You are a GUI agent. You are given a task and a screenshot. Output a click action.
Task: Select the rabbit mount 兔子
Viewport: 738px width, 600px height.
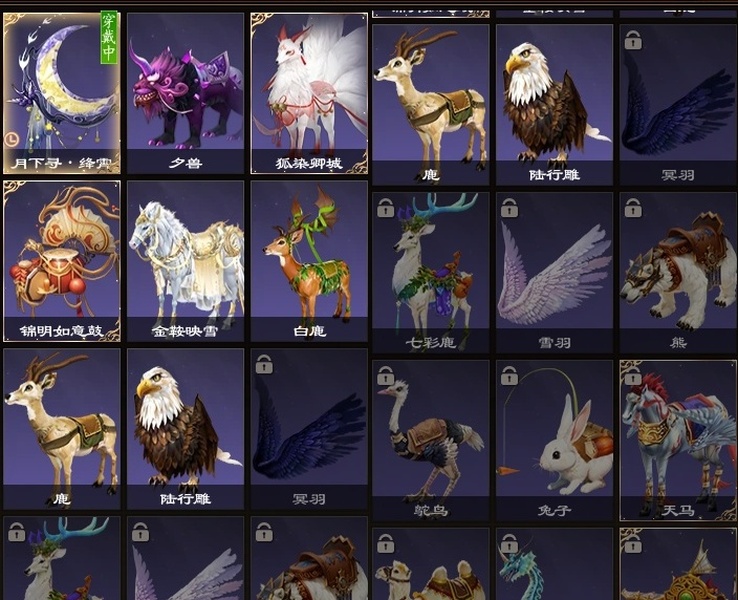tap(554, 440)
